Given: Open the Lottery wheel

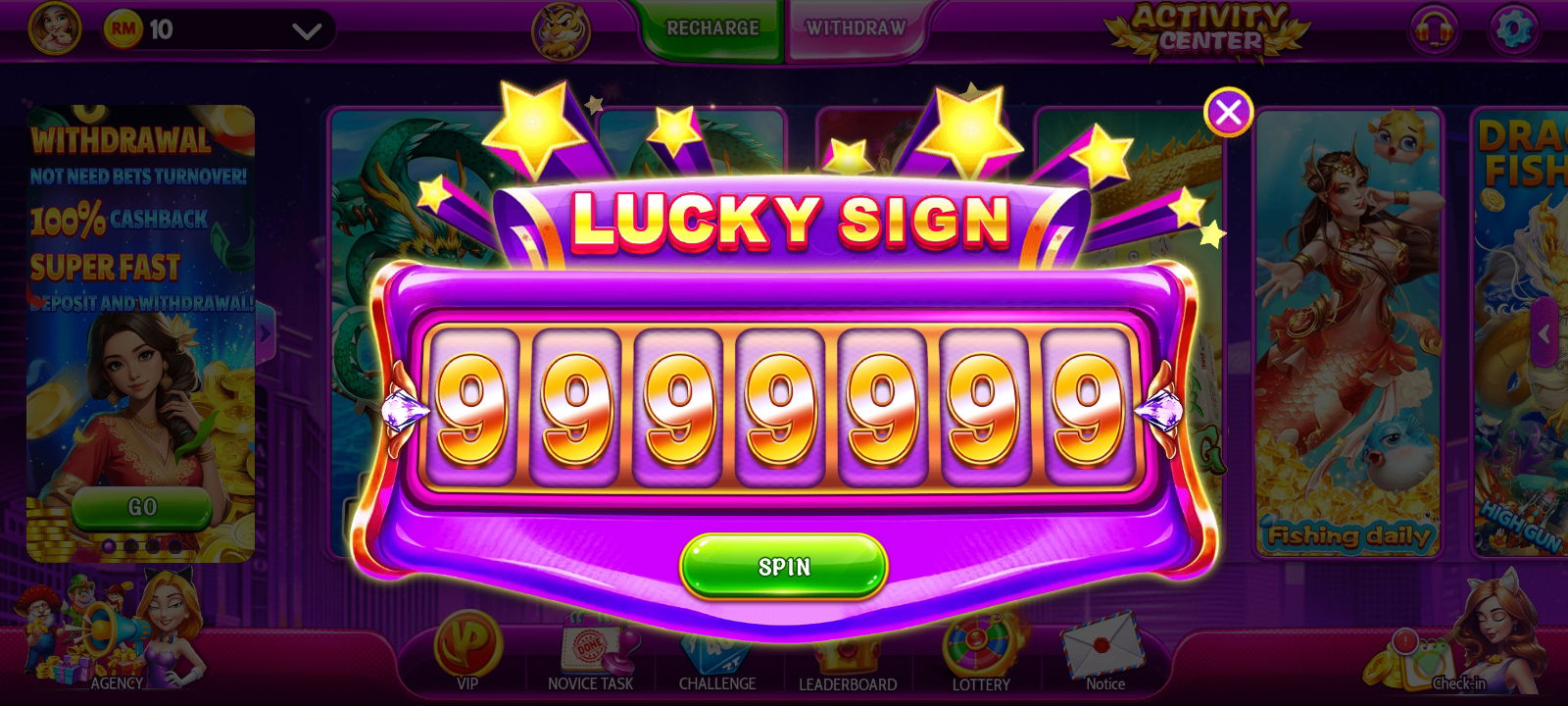Looking at the screenshot, I should click(x=981, y=652).
